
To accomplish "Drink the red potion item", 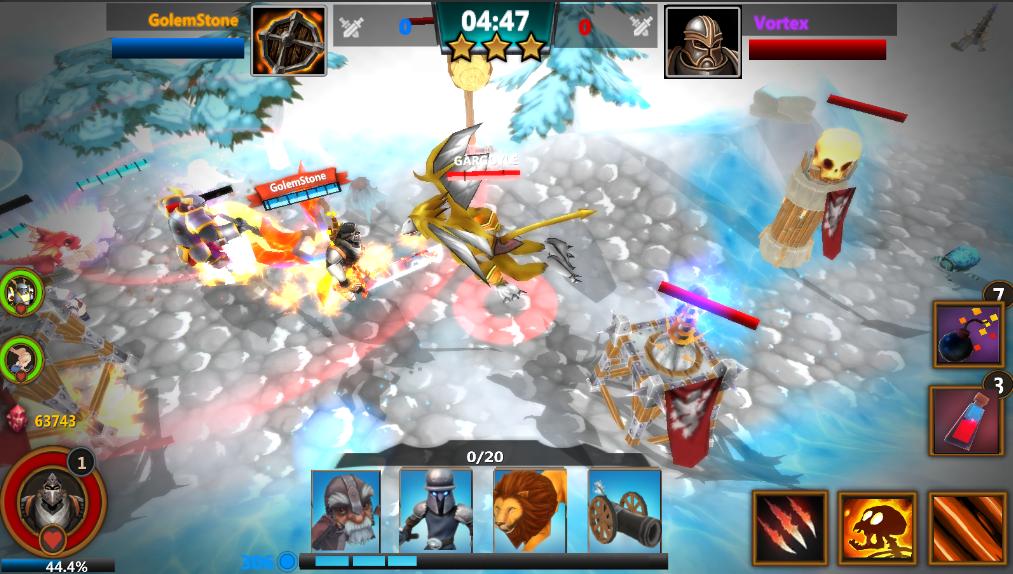I will (966, 420).
